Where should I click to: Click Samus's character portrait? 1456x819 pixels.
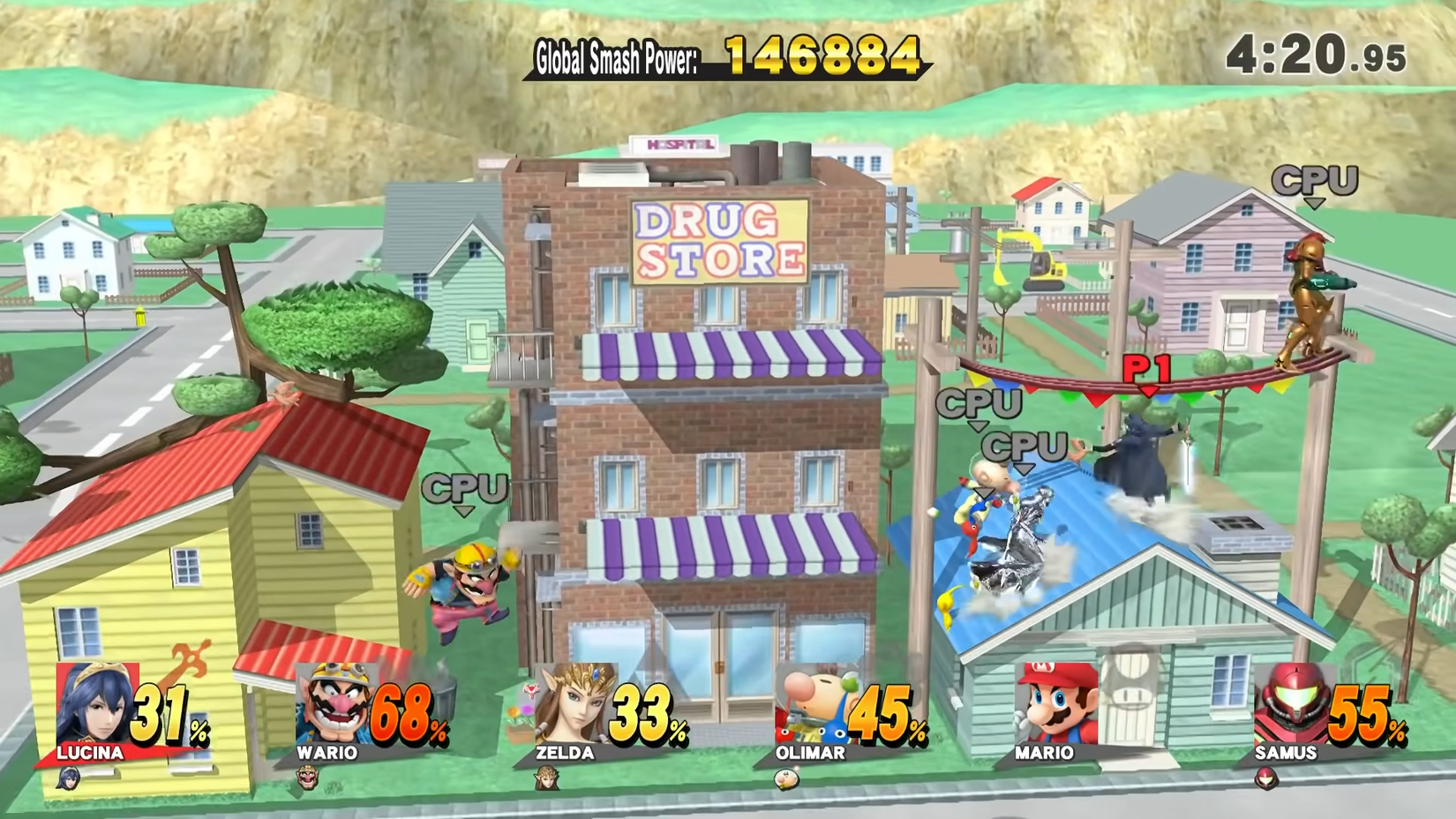tap(1293, 706)
